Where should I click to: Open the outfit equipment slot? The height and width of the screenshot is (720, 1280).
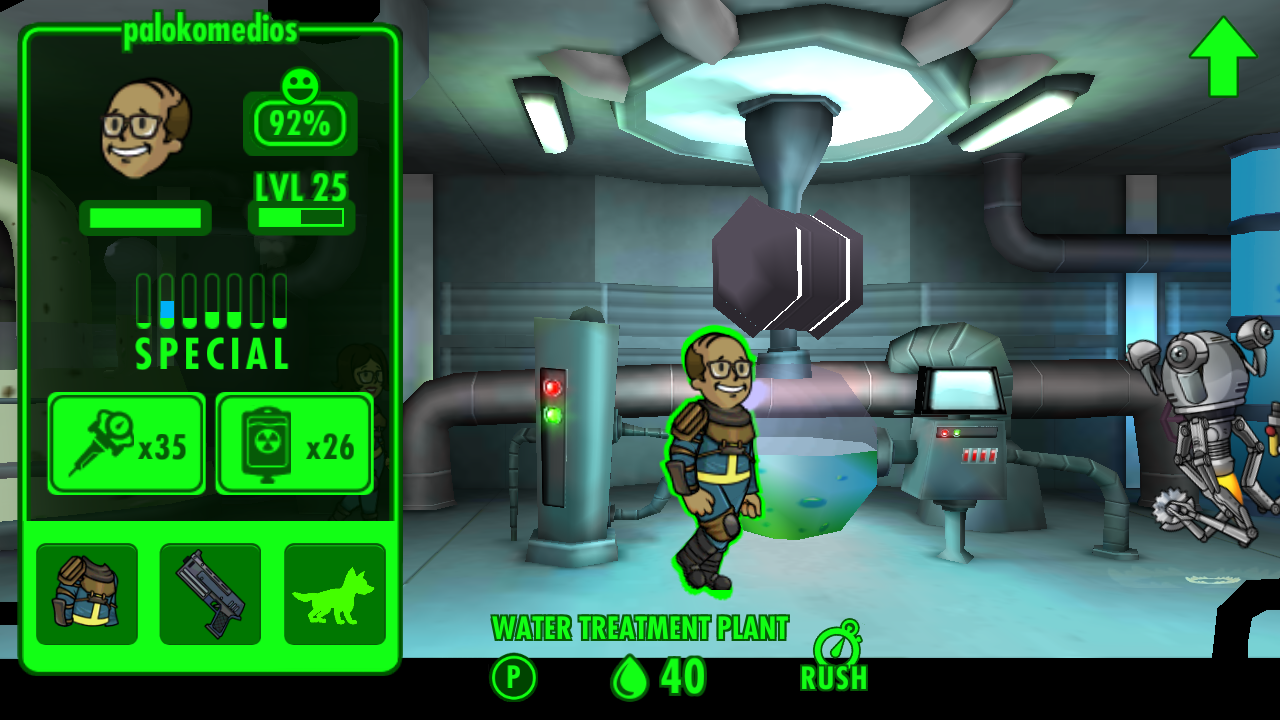point(87,594)
